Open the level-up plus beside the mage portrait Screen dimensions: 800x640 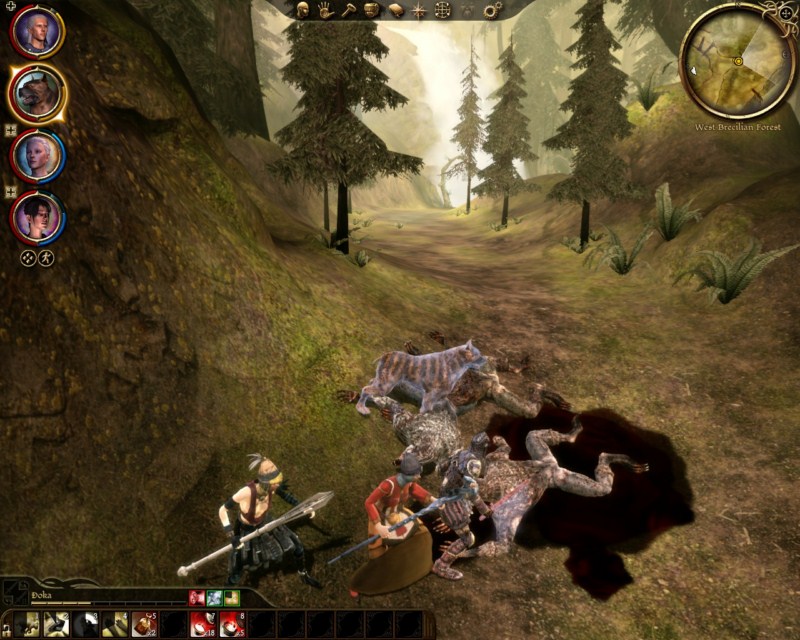point(10,191)
